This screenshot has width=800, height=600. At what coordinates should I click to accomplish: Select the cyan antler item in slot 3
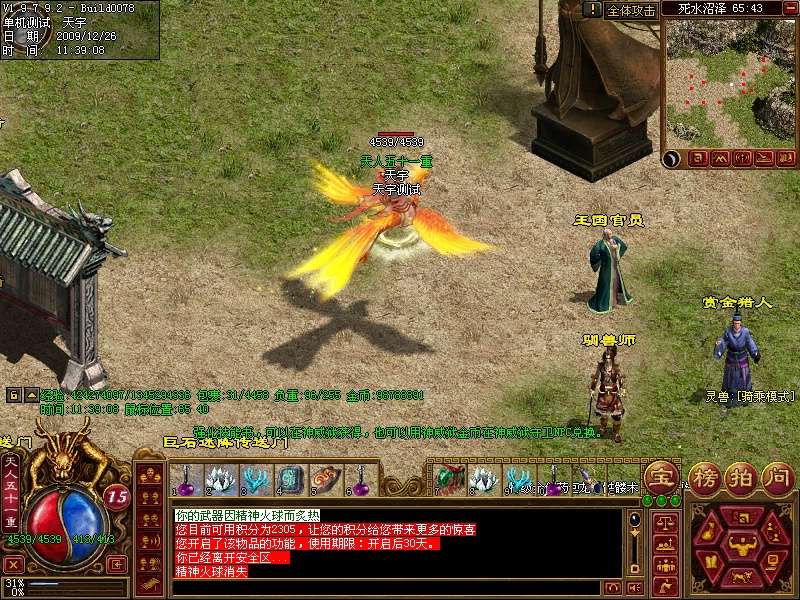255,479
